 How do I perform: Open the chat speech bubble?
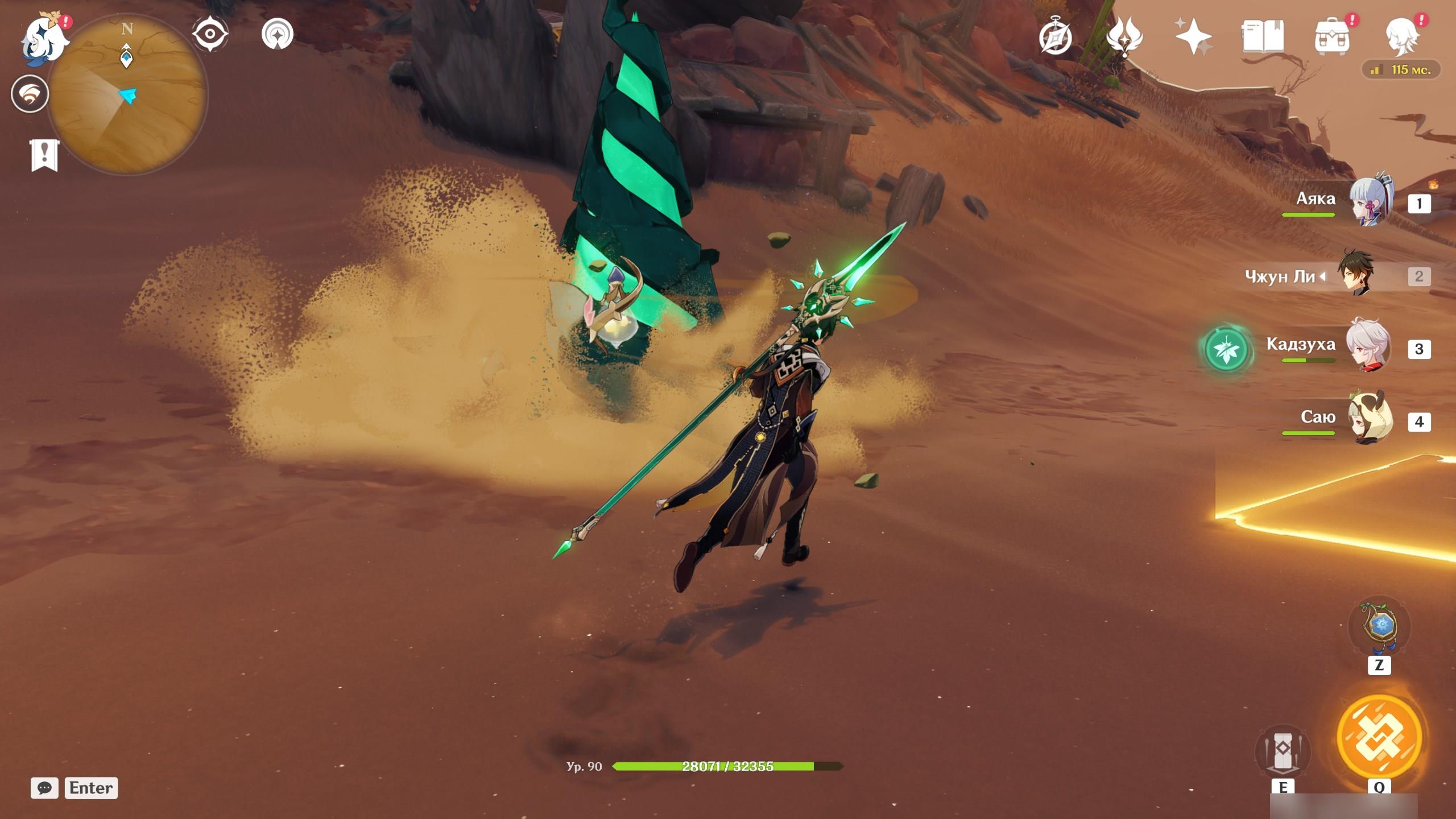pyautogui.click(x=44, y=788)
